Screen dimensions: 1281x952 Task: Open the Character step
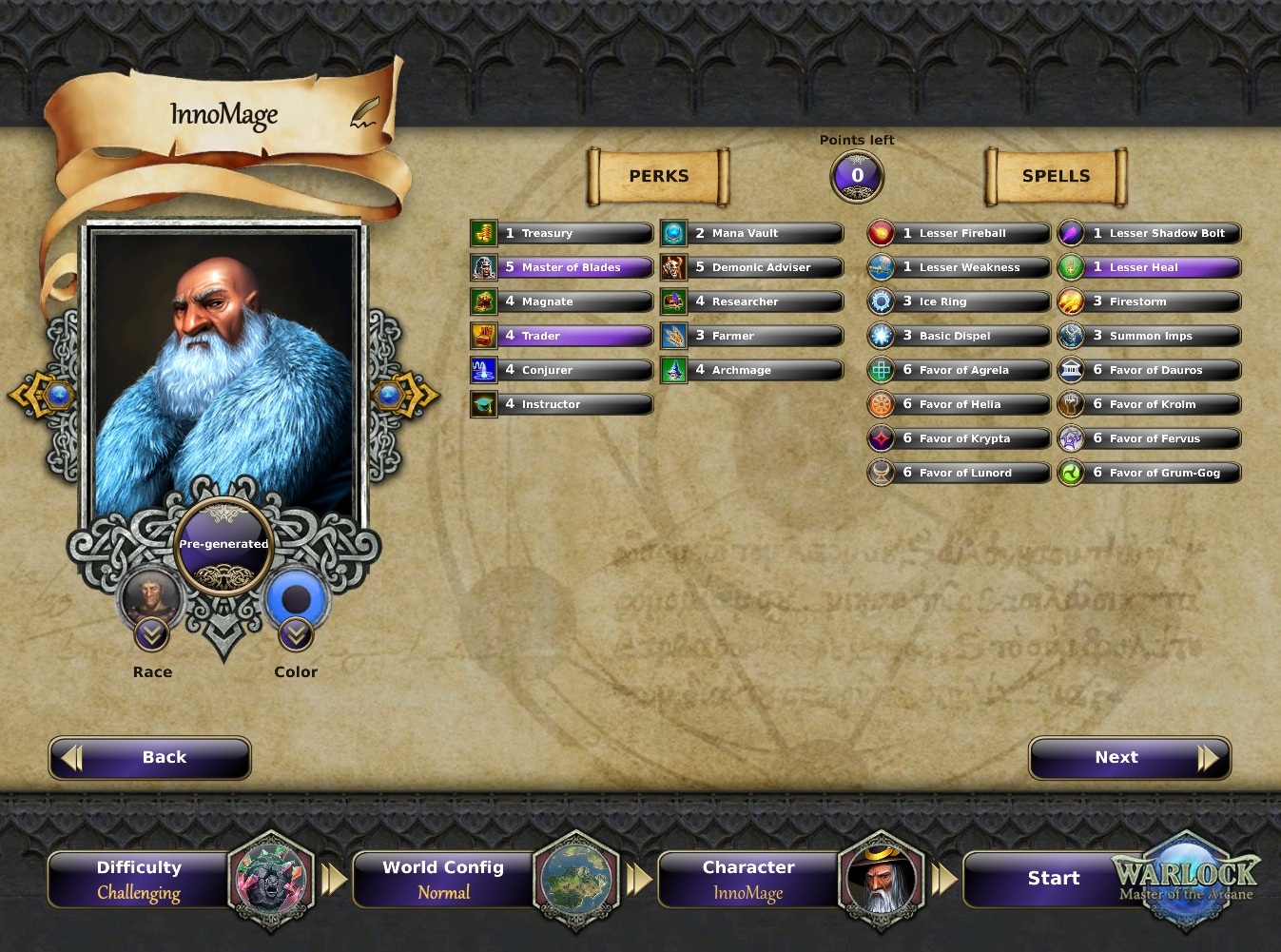748,879
